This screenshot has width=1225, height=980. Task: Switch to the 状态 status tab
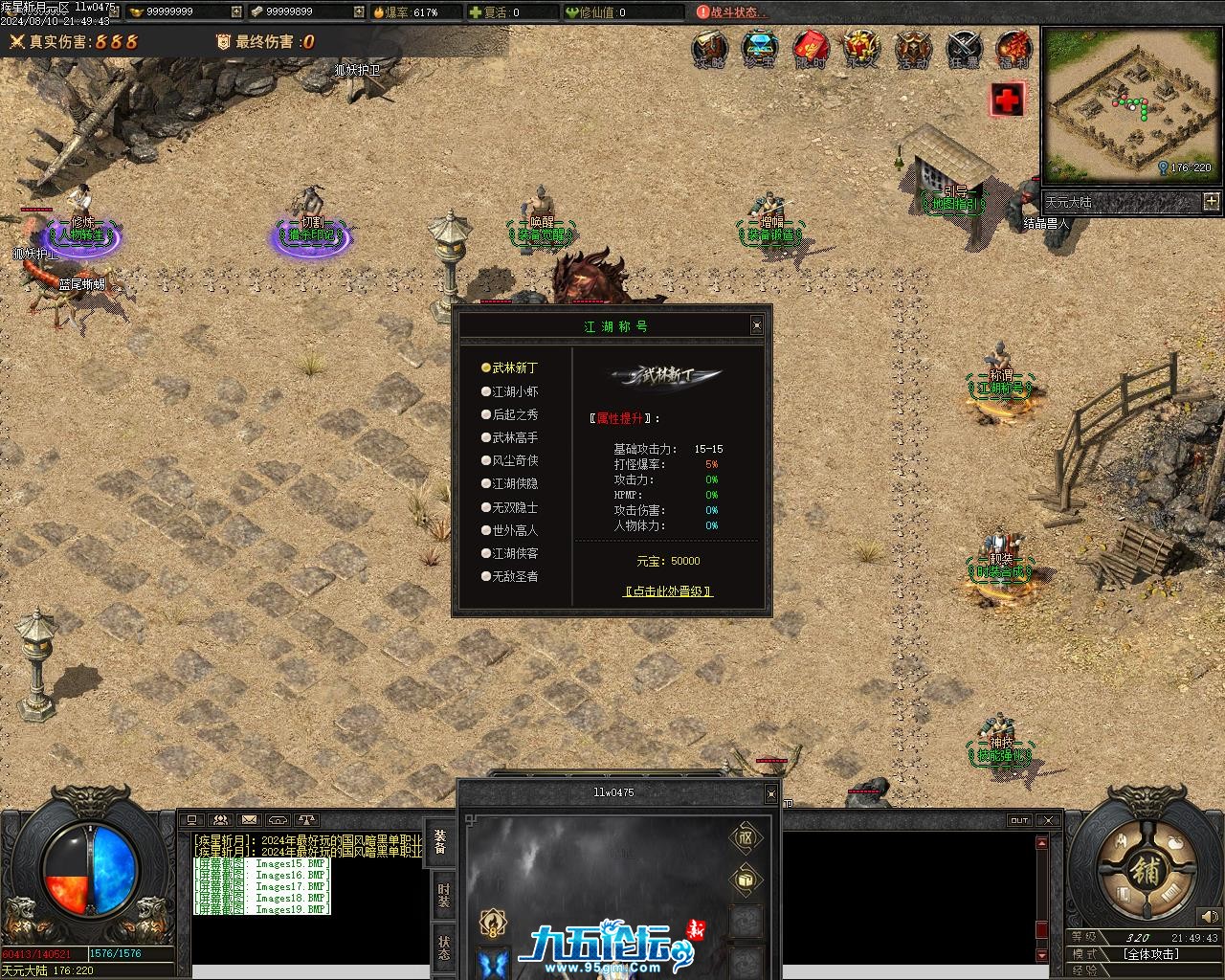443,947
